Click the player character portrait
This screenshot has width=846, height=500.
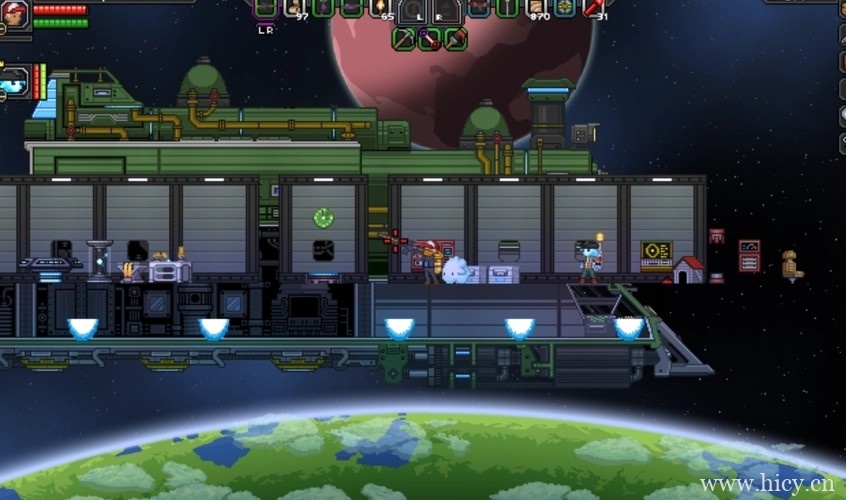14,14
